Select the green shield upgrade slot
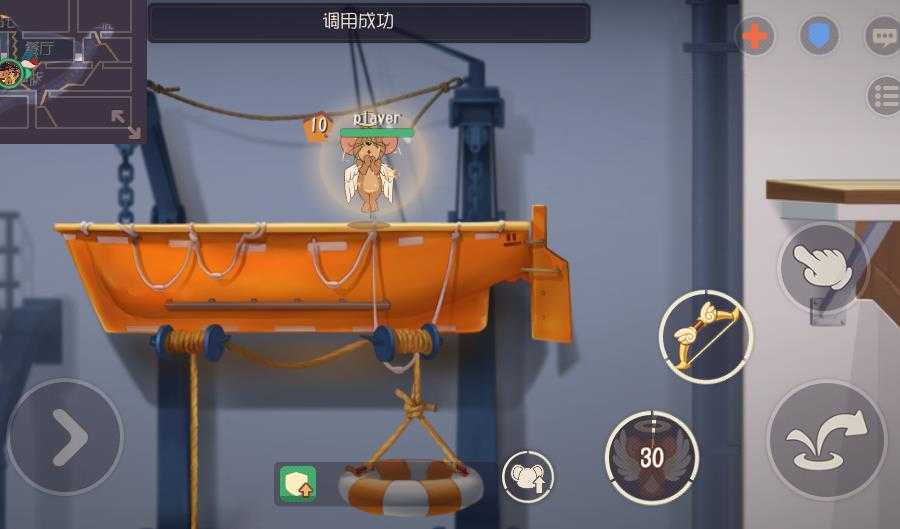The image size is (900, 529). [298, 484]
